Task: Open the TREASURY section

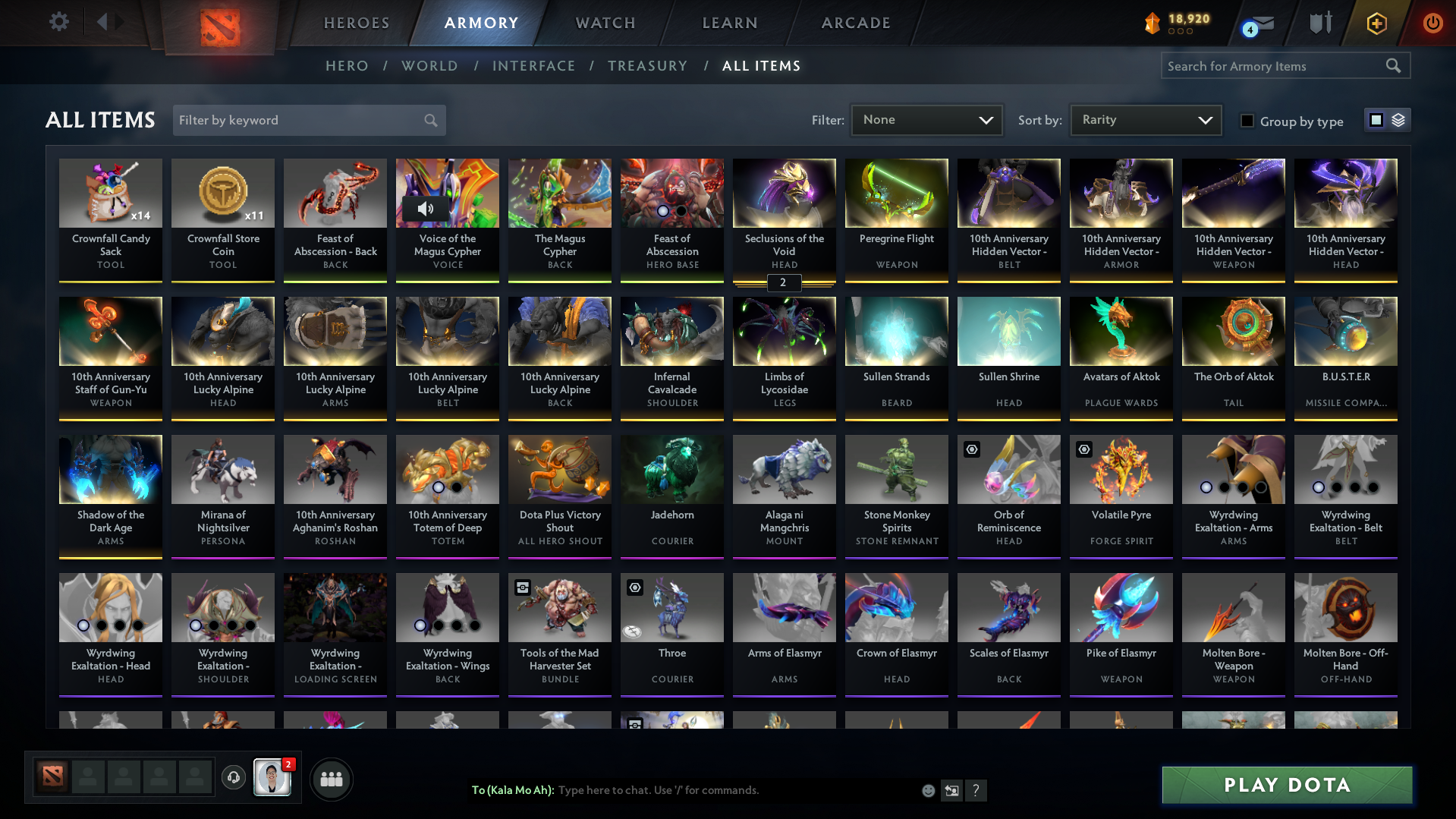Action: [x=647, y=66]
